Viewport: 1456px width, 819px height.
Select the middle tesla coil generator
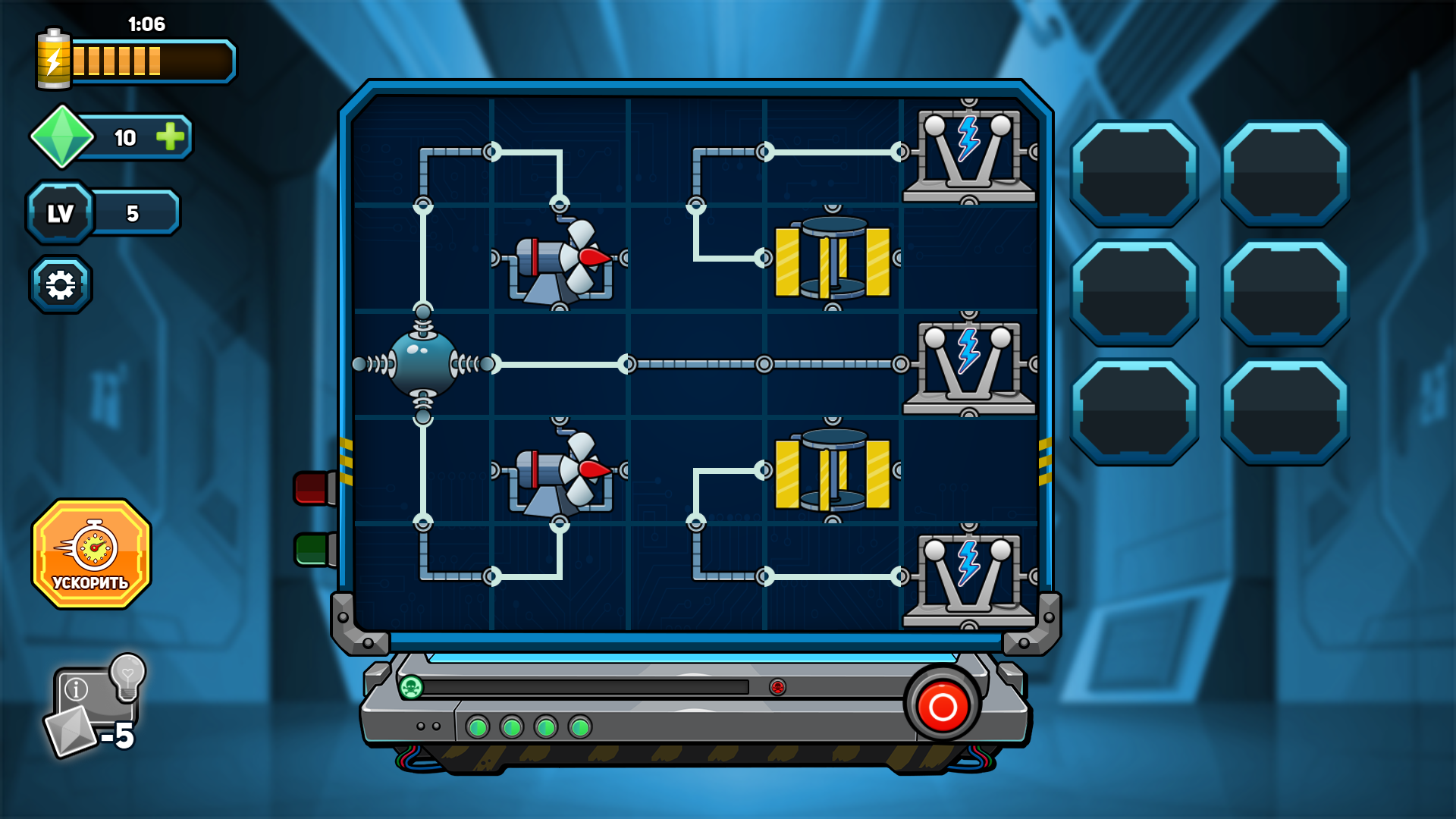(967, 364)
